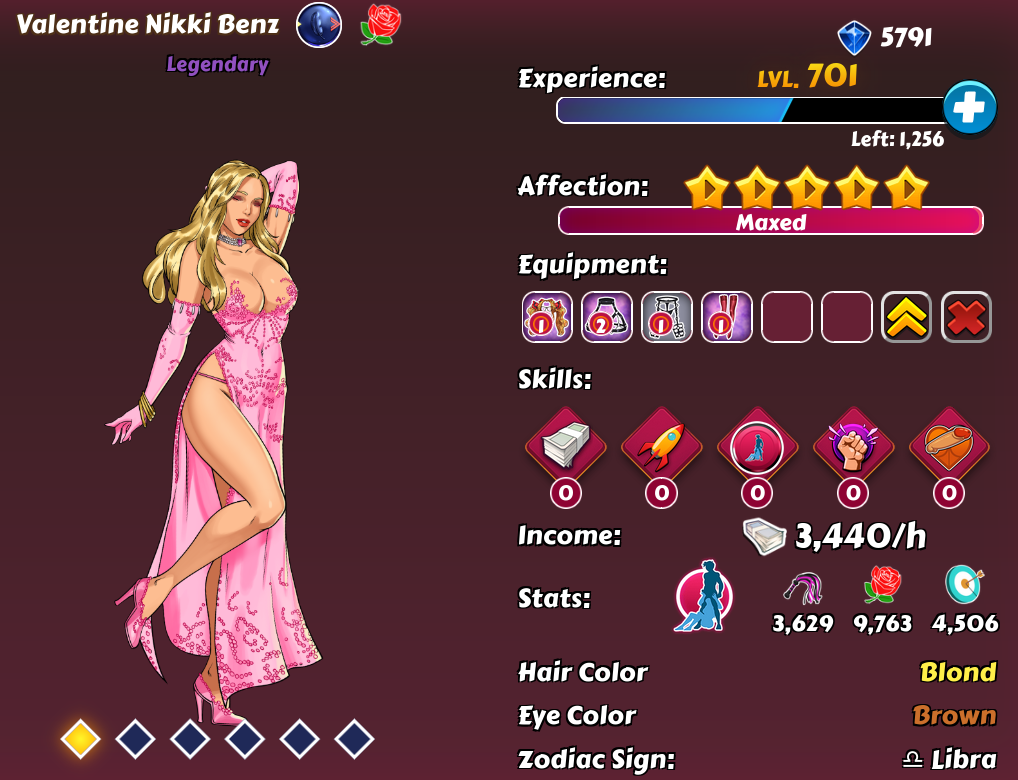Click the red rose icon beside the name
The width and height of the screenshot is (1018, 780).
point(380,25)
